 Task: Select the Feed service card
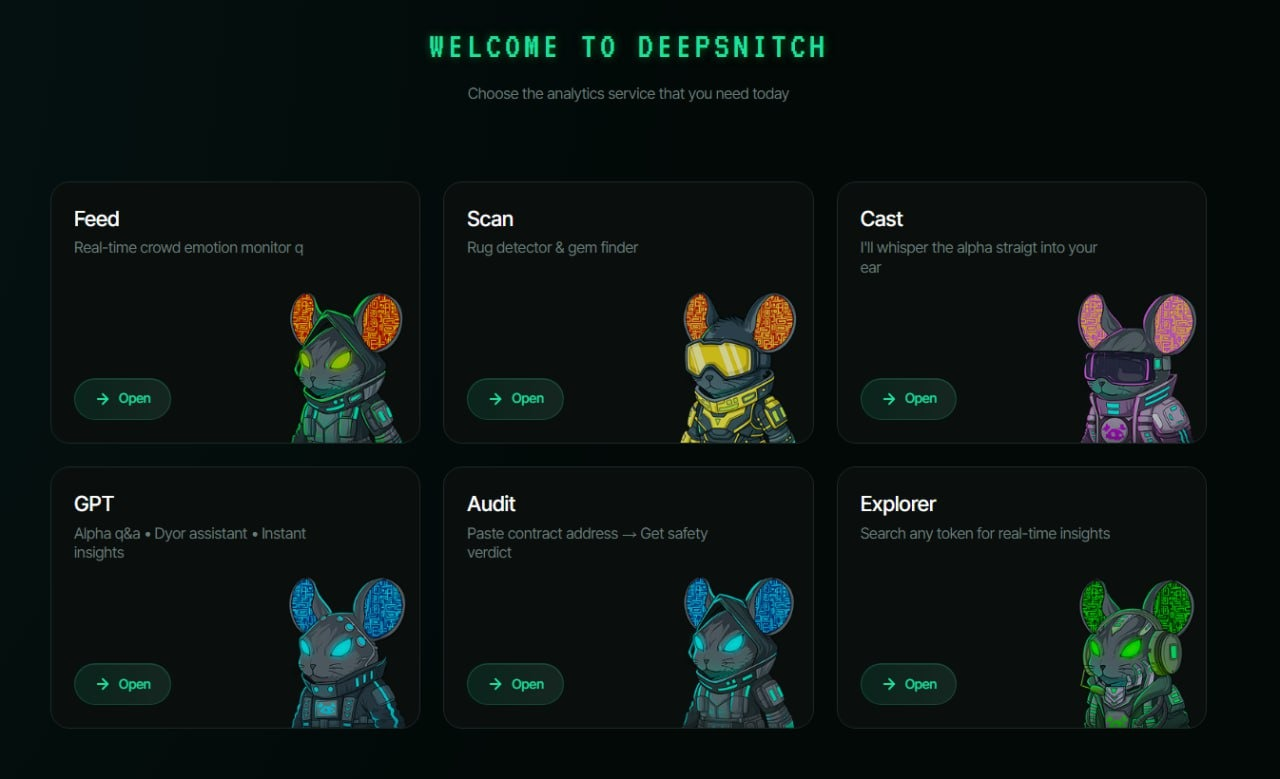click(x=200, y=300)
